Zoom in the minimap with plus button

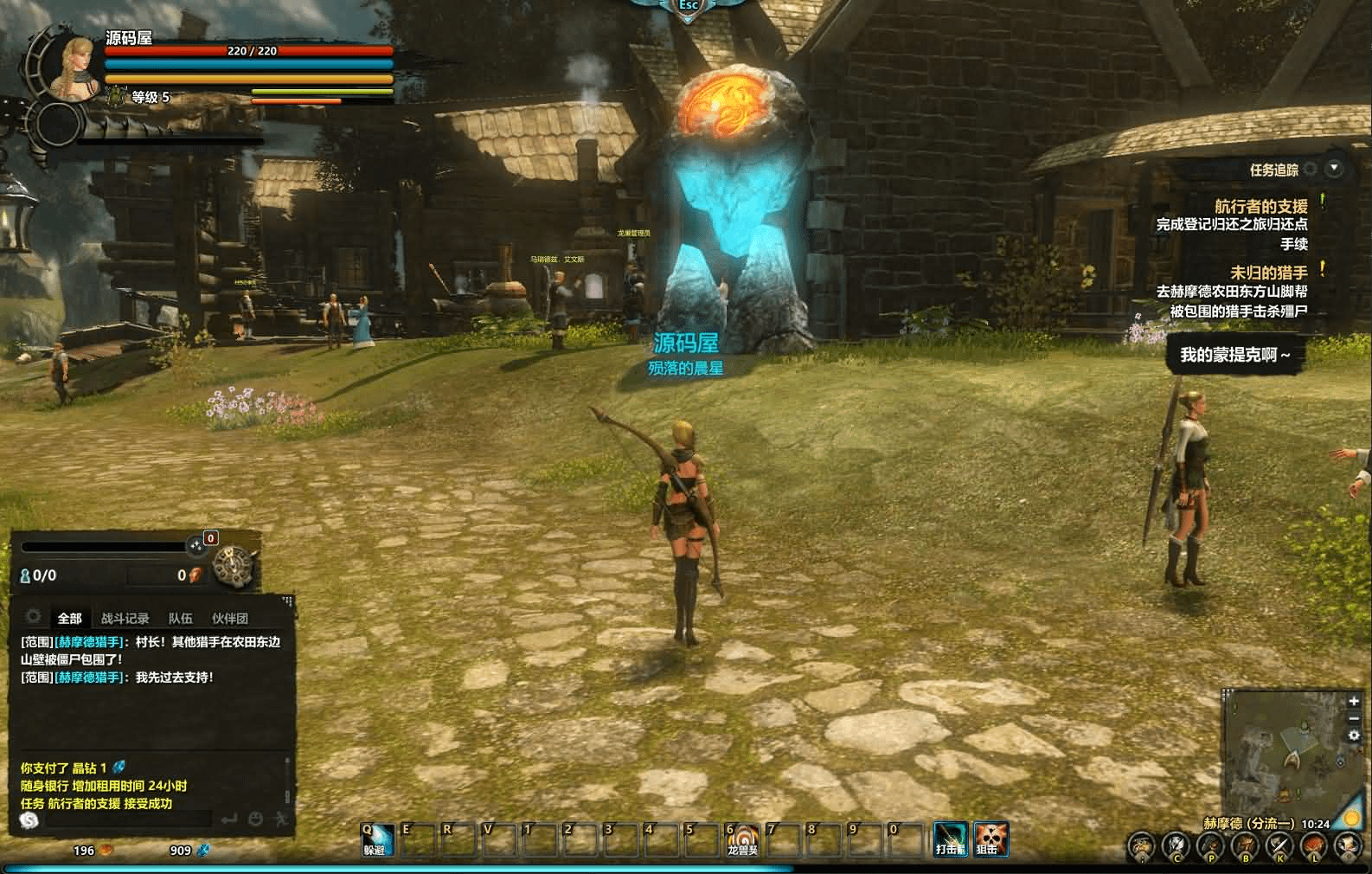(x=1353, y=702)
